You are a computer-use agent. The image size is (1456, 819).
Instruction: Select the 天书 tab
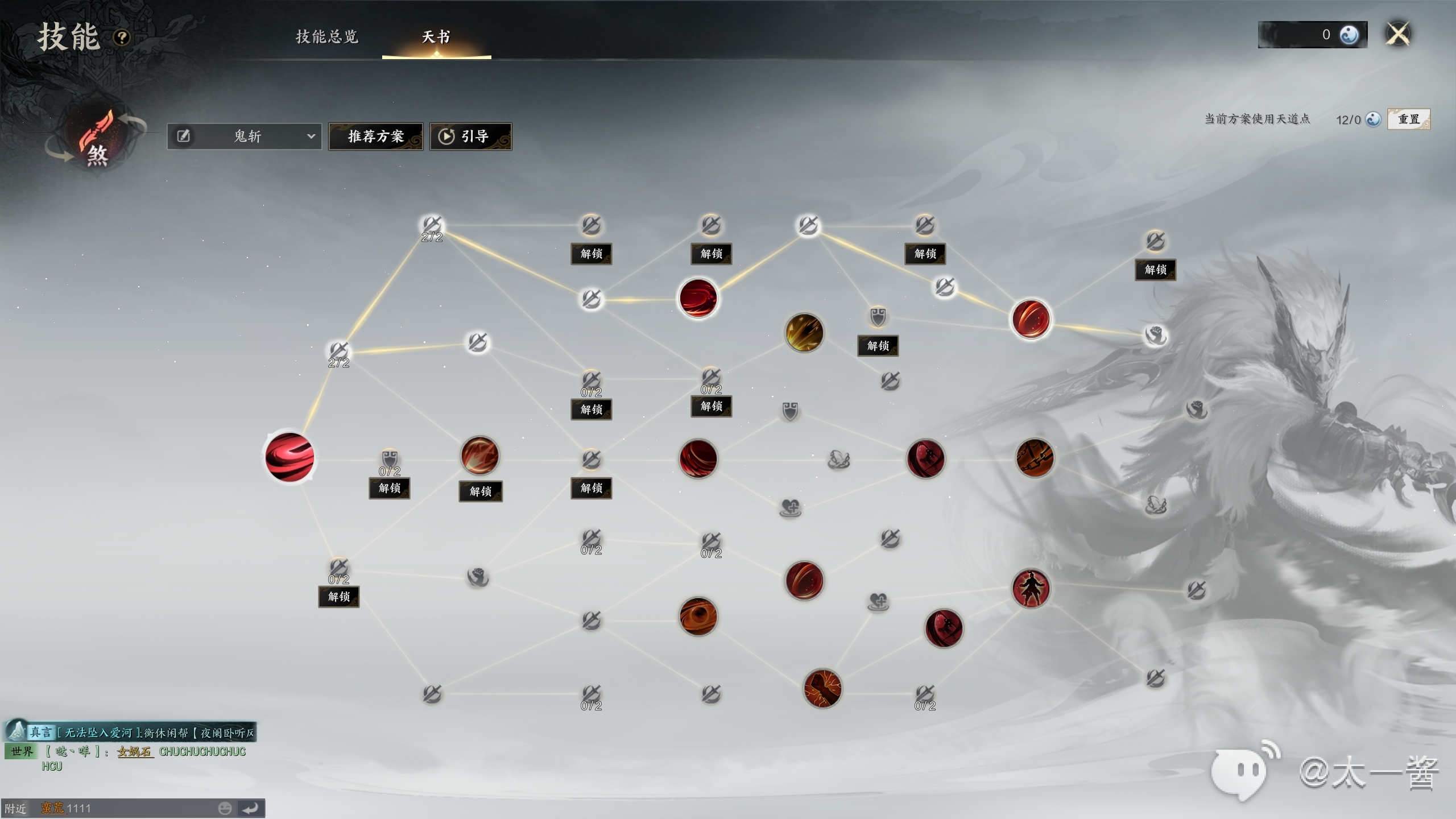tap(436, 37)
